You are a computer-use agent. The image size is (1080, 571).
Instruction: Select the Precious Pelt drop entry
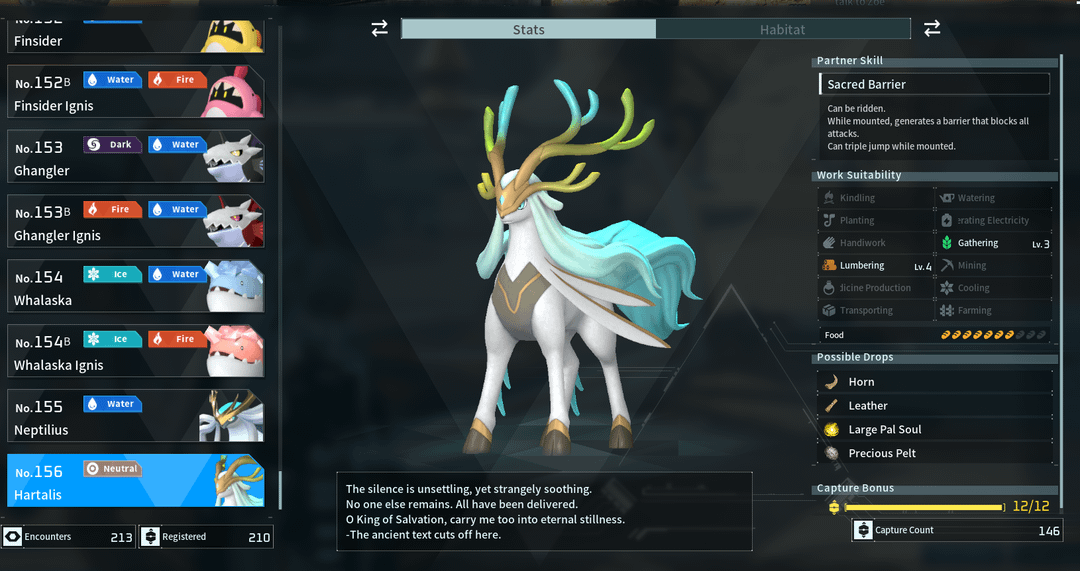(x=934, y=454)
